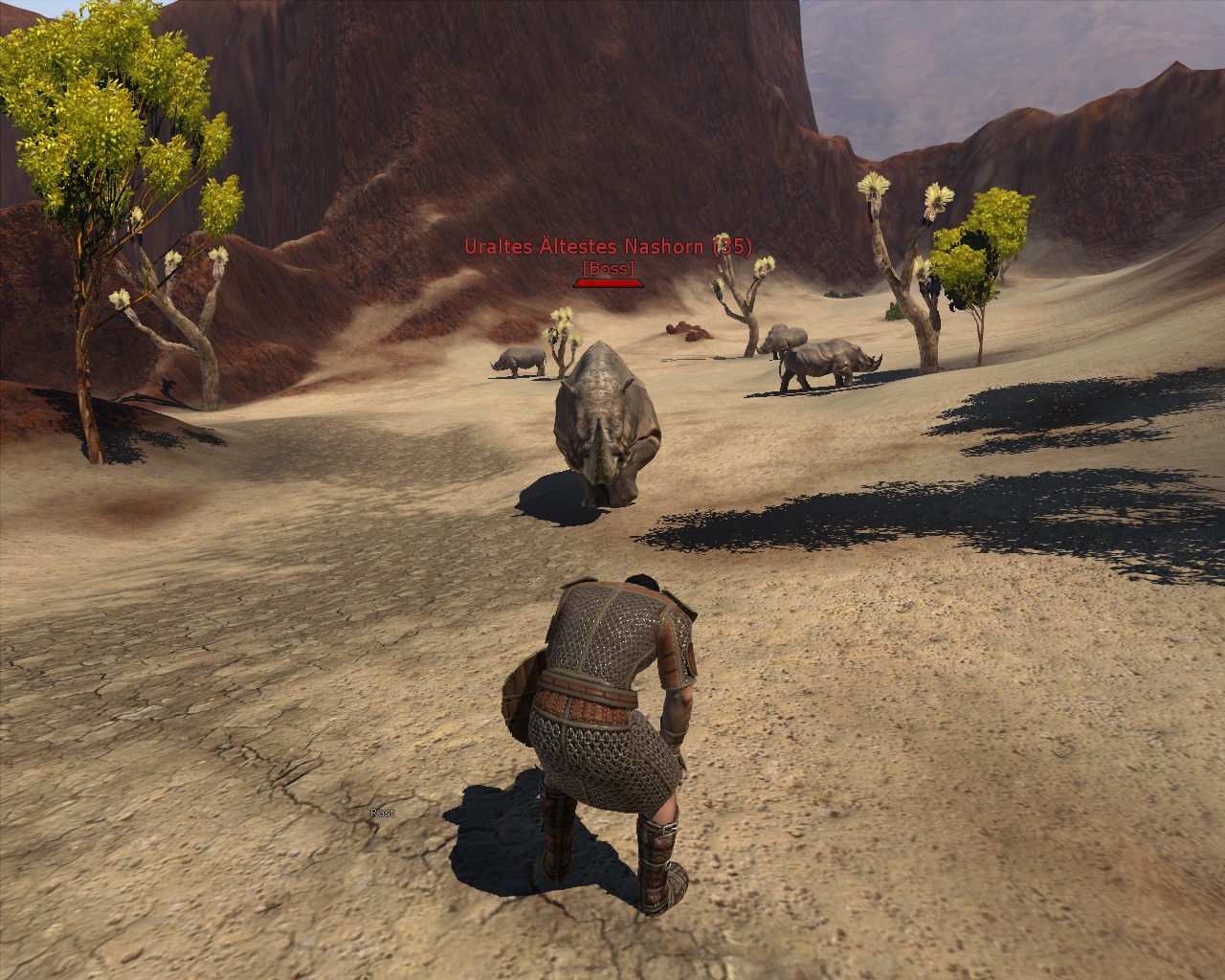Select the Uraltes Ältestes Nashorn boss nameplate
This screenshot has width=1225, height=980.
(608, 247)
